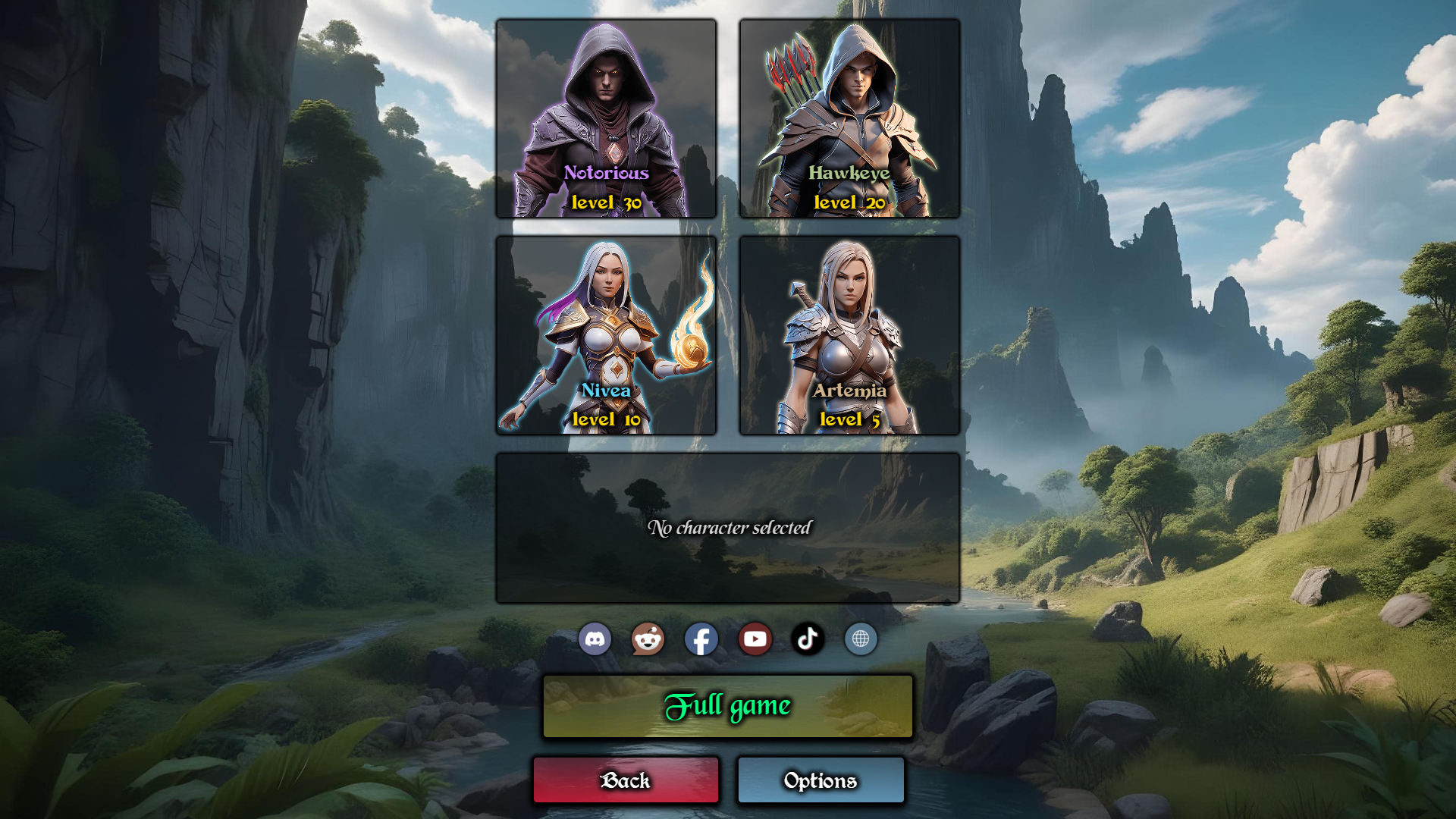
Task: Open the Options screen
Action: (x=821, y=780)
